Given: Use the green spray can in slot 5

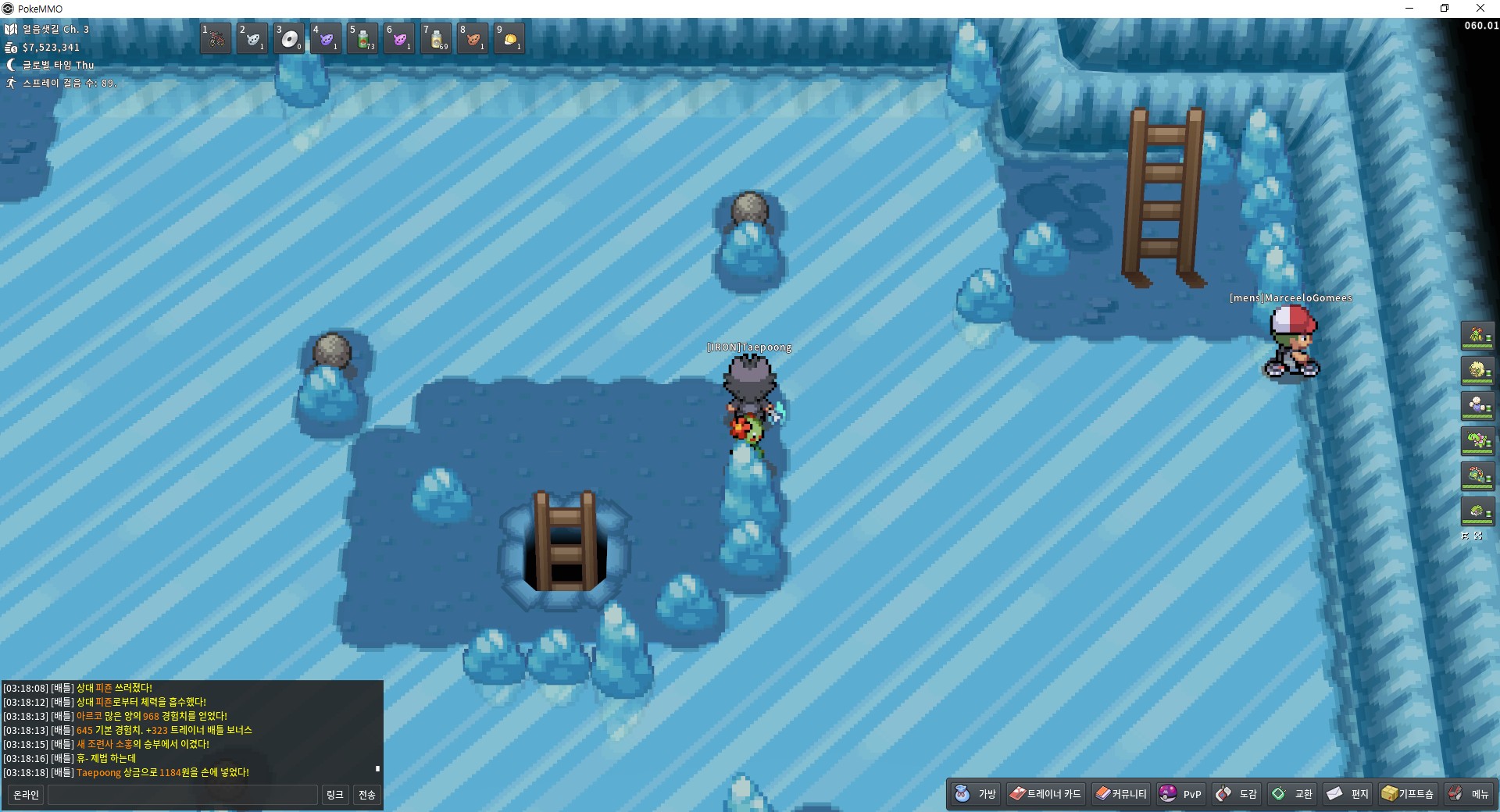Looking at the screenshot, I should (x=362, y=38).
